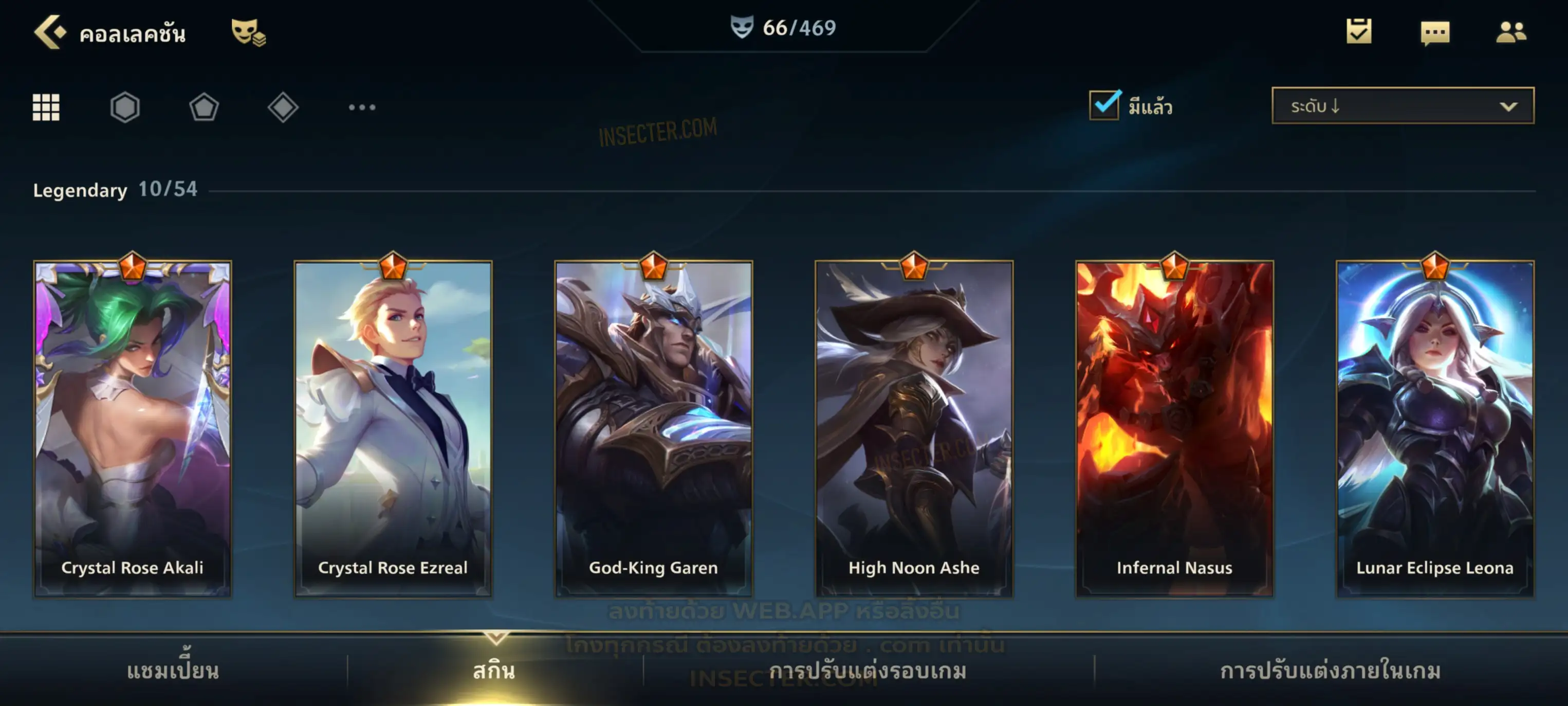Screen dimensions: 1568x706
Task: Open the ระดับ sort dropdown
Action: coord(1402,106)
